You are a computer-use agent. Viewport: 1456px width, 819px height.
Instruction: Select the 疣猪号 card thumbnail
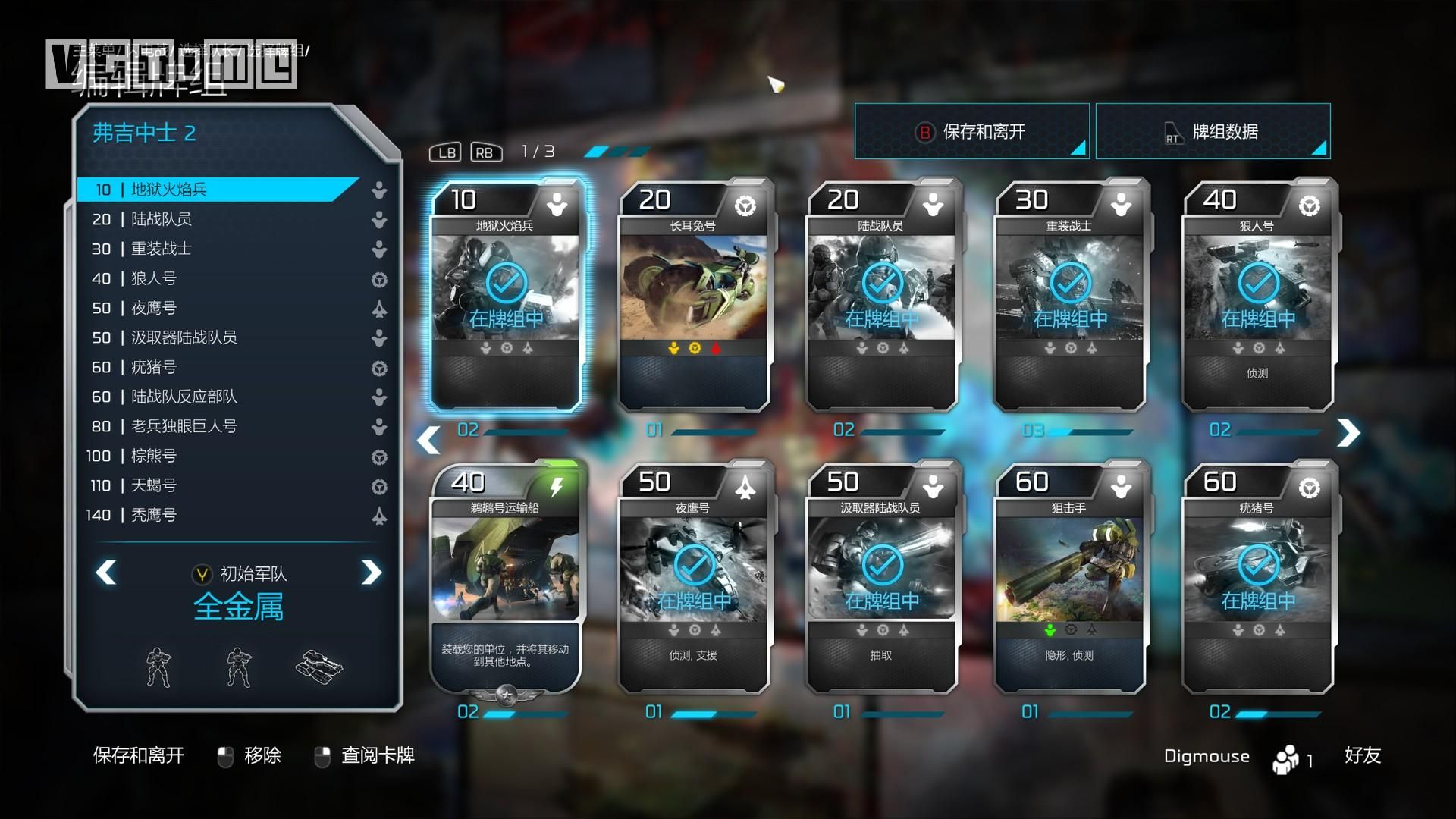point(1257,578)
